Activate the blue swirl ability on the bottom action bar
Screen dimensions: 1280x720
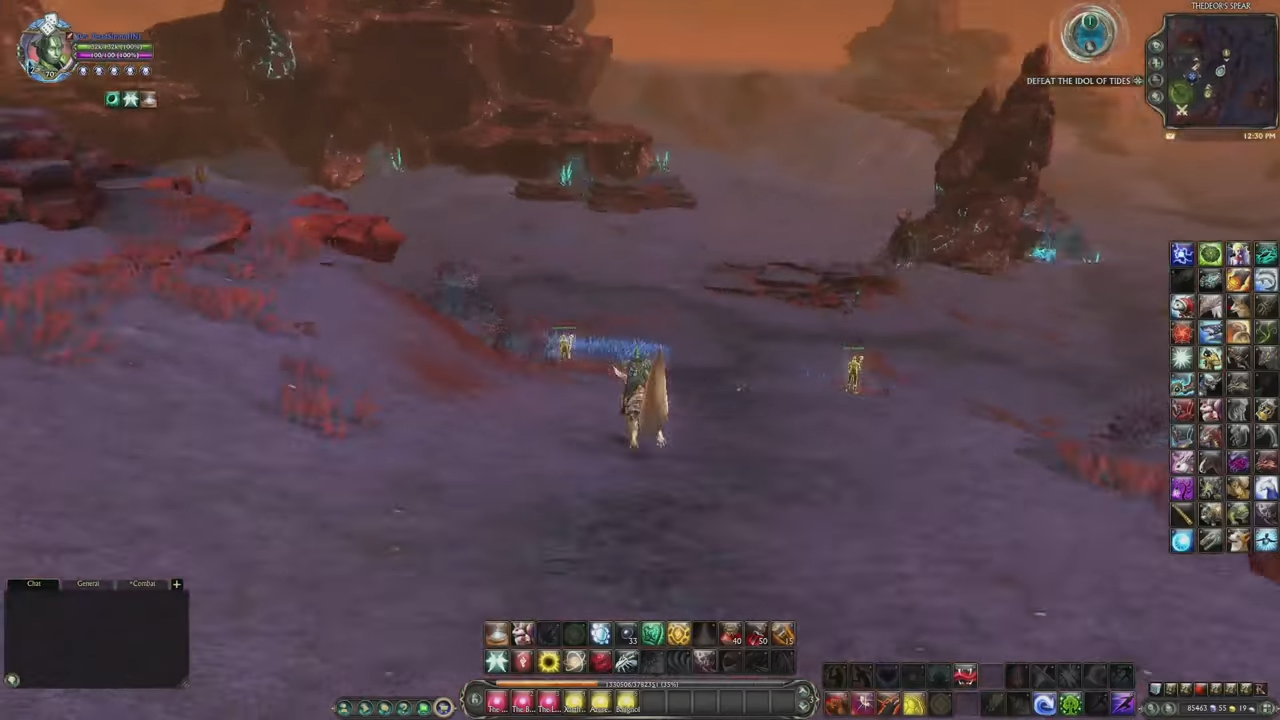[1043, 705]
